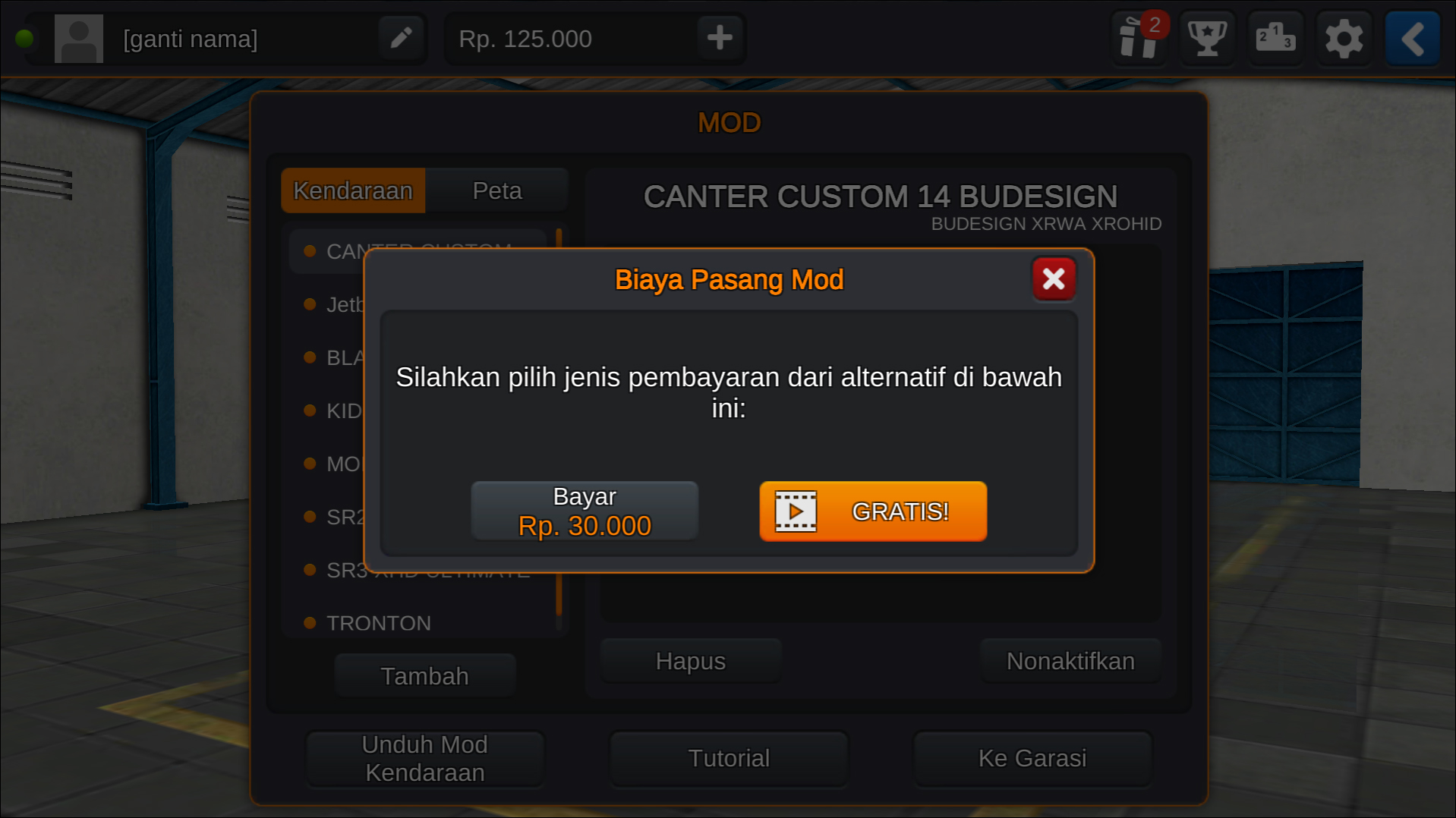Image resolution: width=1456 pixels, height=818 pixels.
Task: Select the TRONTON vehicle radio bullet
Action: [x=310, y=622]
